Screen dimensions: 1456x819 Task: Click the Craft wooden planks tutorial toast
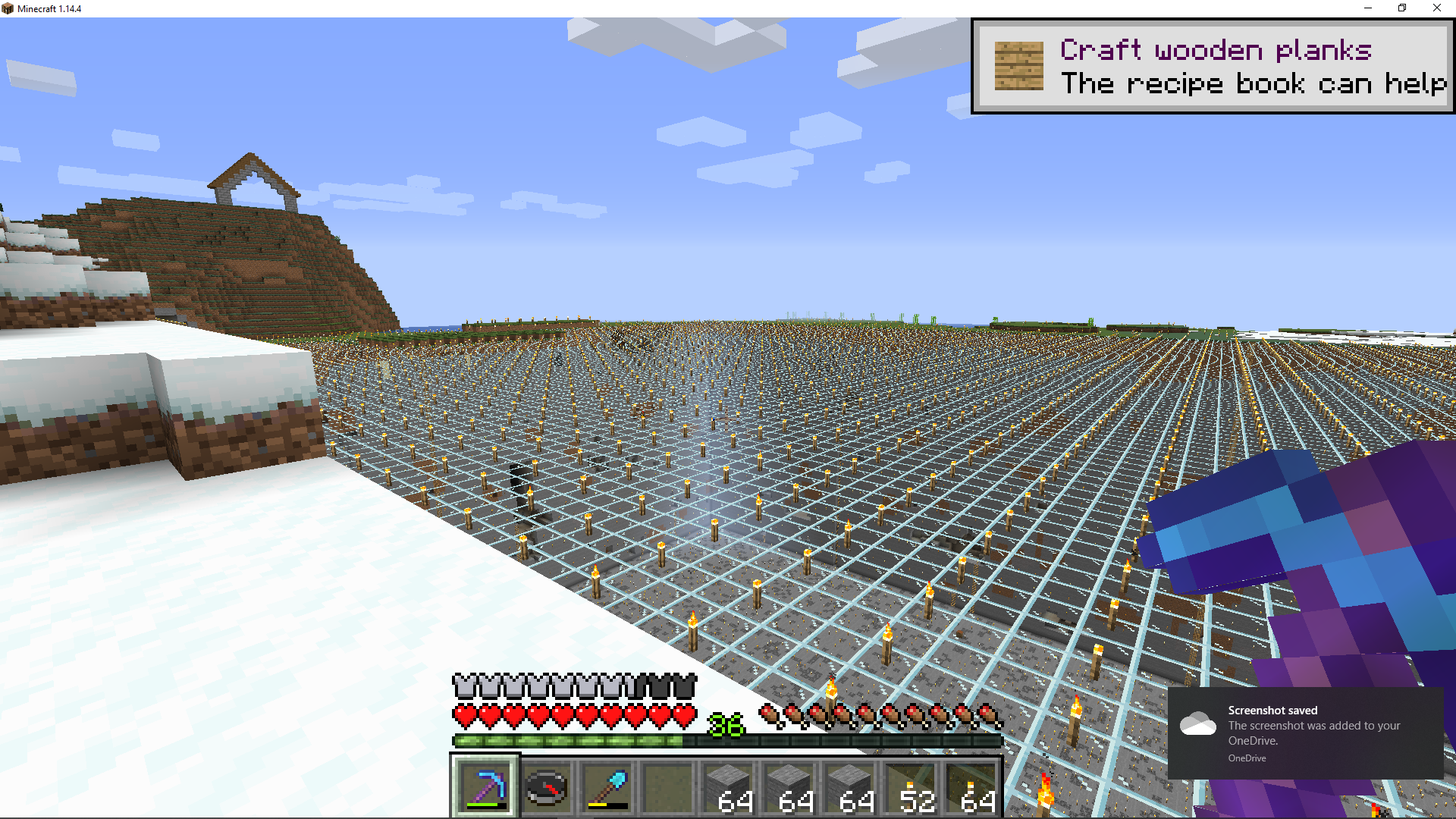coord(1213,67)
